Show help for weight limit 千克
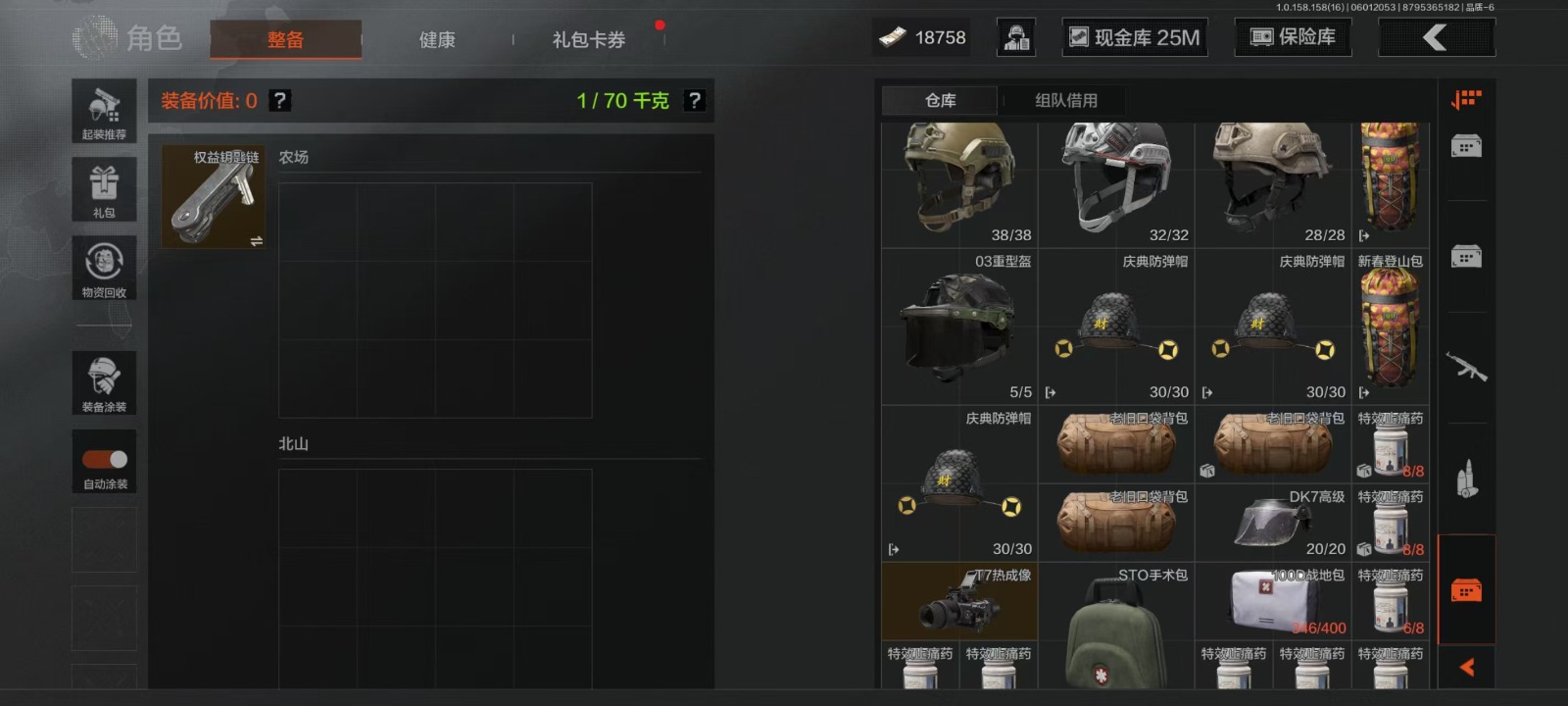Image resolution: width=1568 pixels, height=706 pixels. tap(694, 100)
